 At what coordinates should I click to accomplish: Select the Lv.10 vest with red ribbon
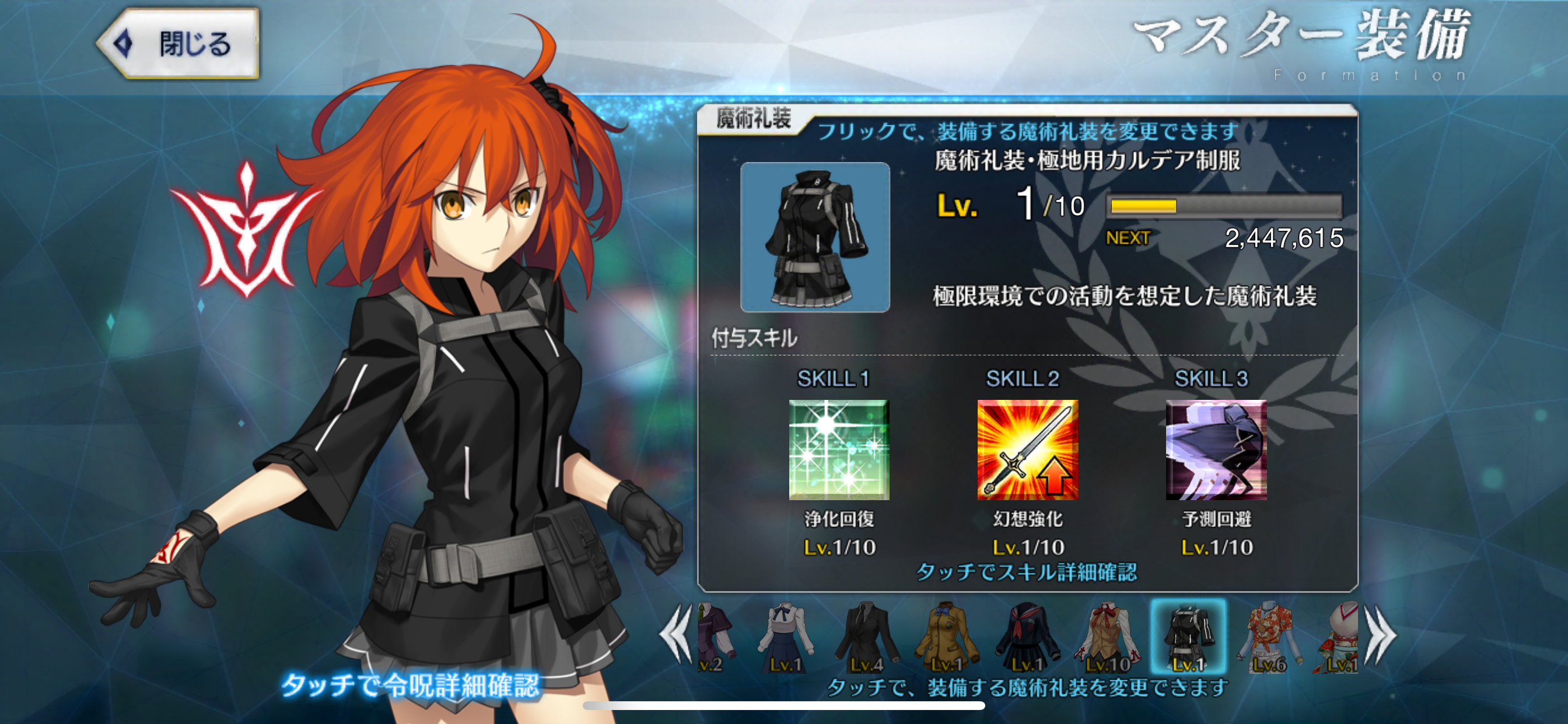[1108, 637]
